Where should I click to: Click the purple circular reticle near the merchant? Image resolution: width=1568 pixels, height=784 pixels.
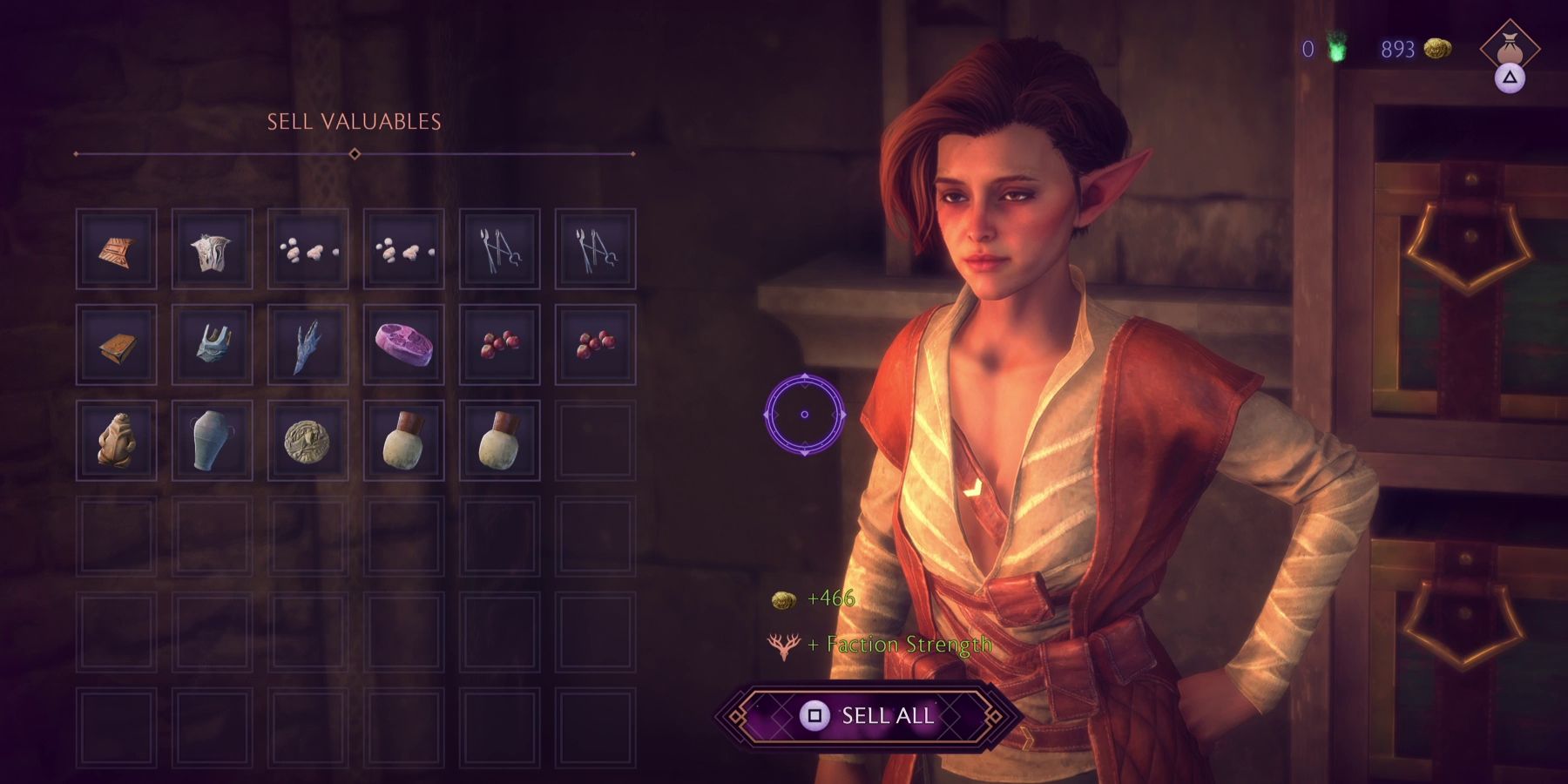click(803, 413)
